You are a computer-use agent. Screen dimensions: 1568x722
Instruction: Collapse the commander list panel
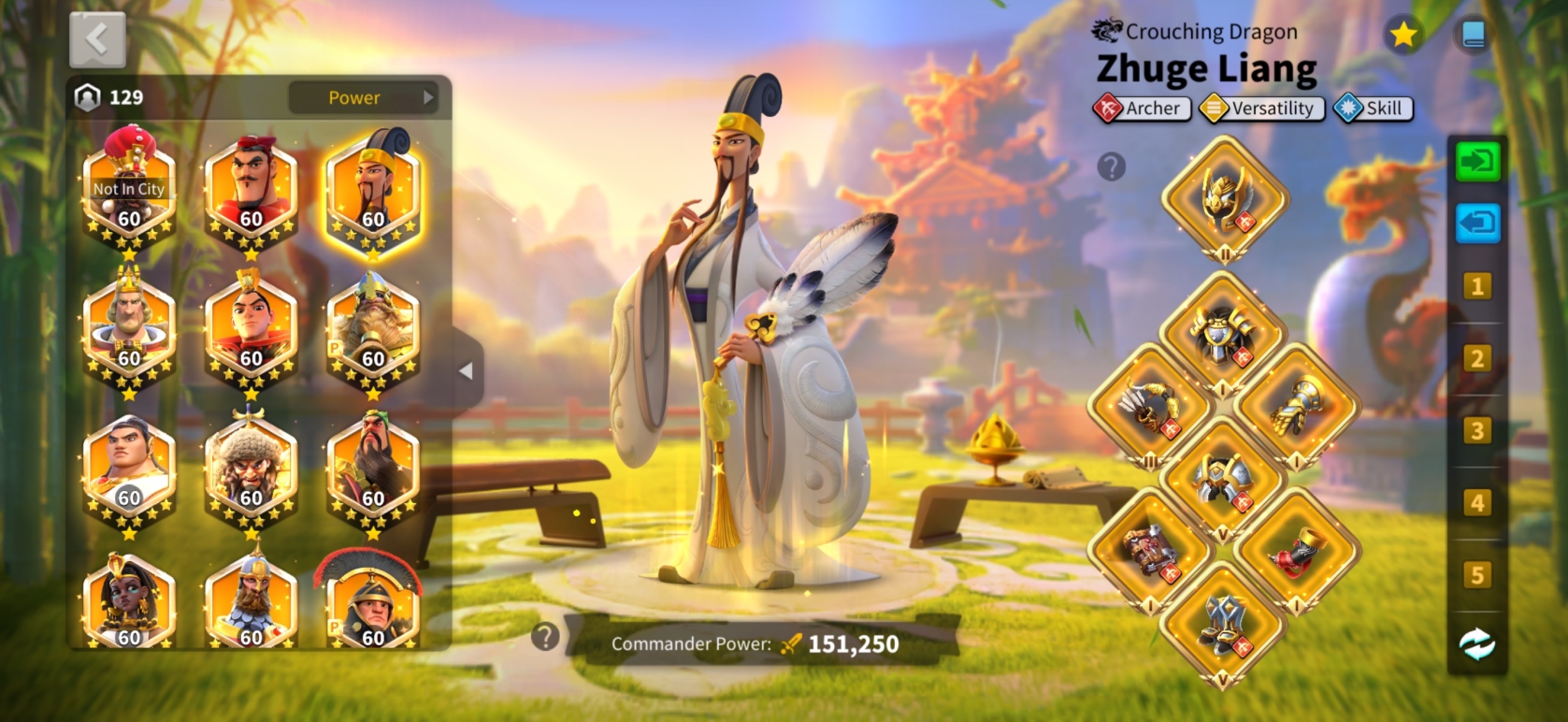[x=466, y=371]
